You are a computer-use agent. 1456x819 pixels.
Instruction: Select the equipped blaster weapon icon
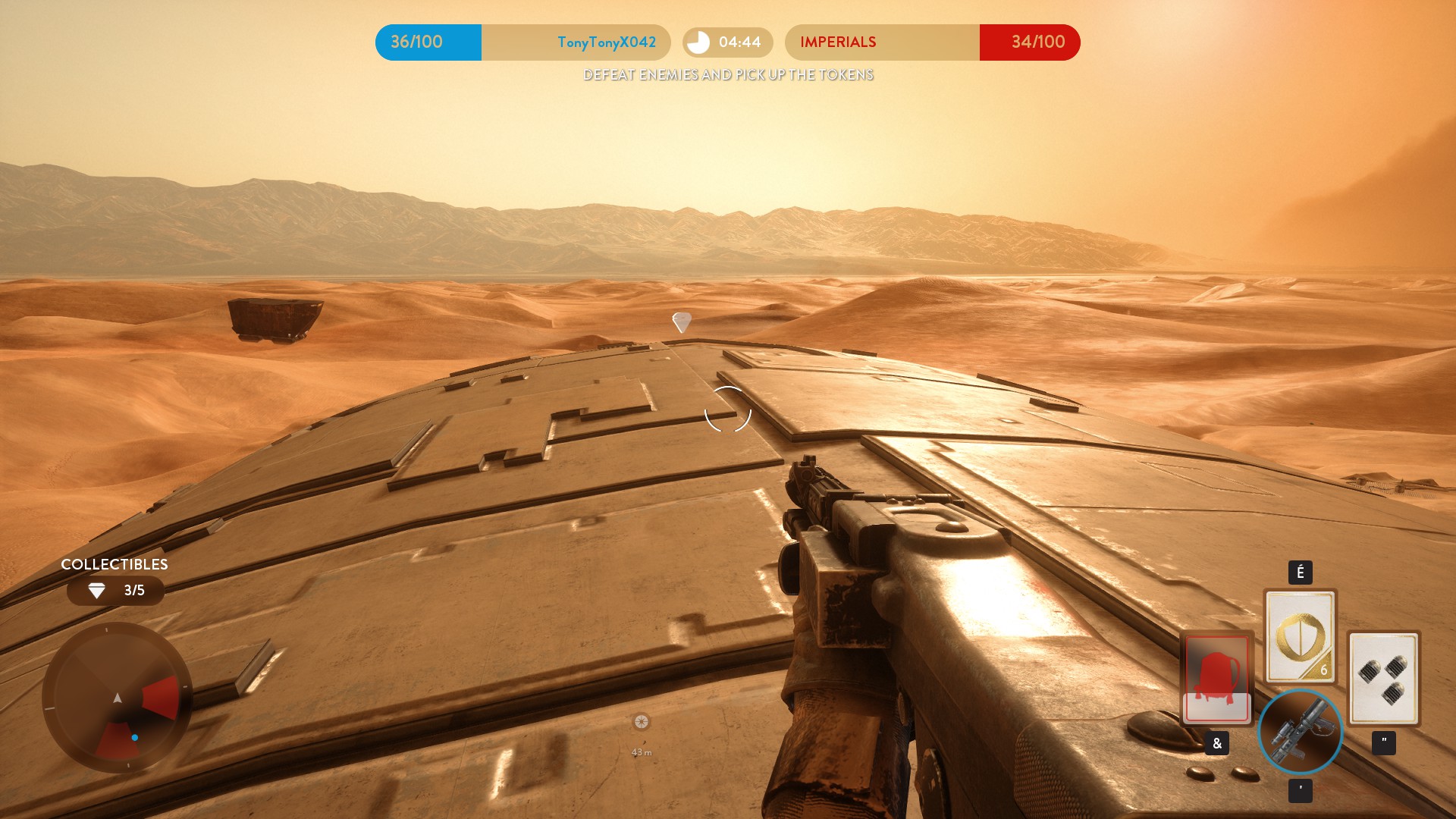click(x=1300, y=732)
